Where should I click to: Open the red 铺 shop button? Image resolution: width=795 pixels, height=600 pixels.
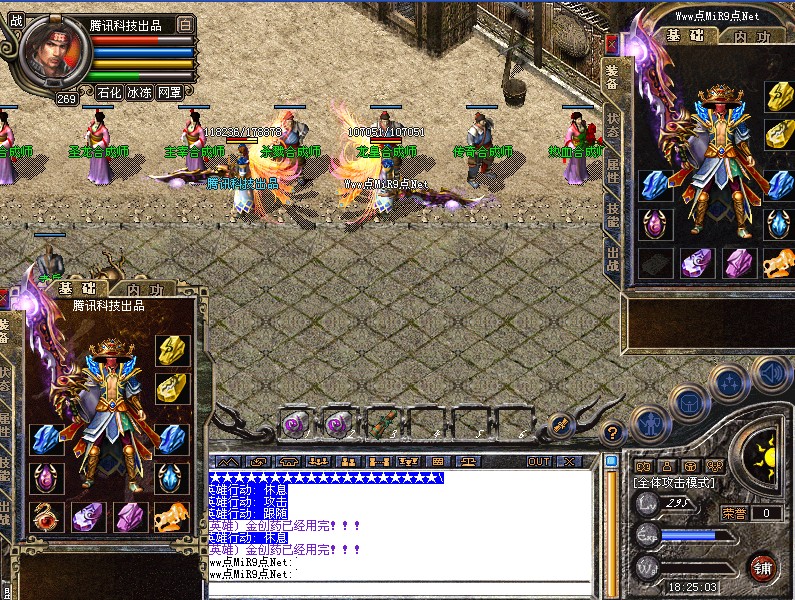[x=764, y=568]
